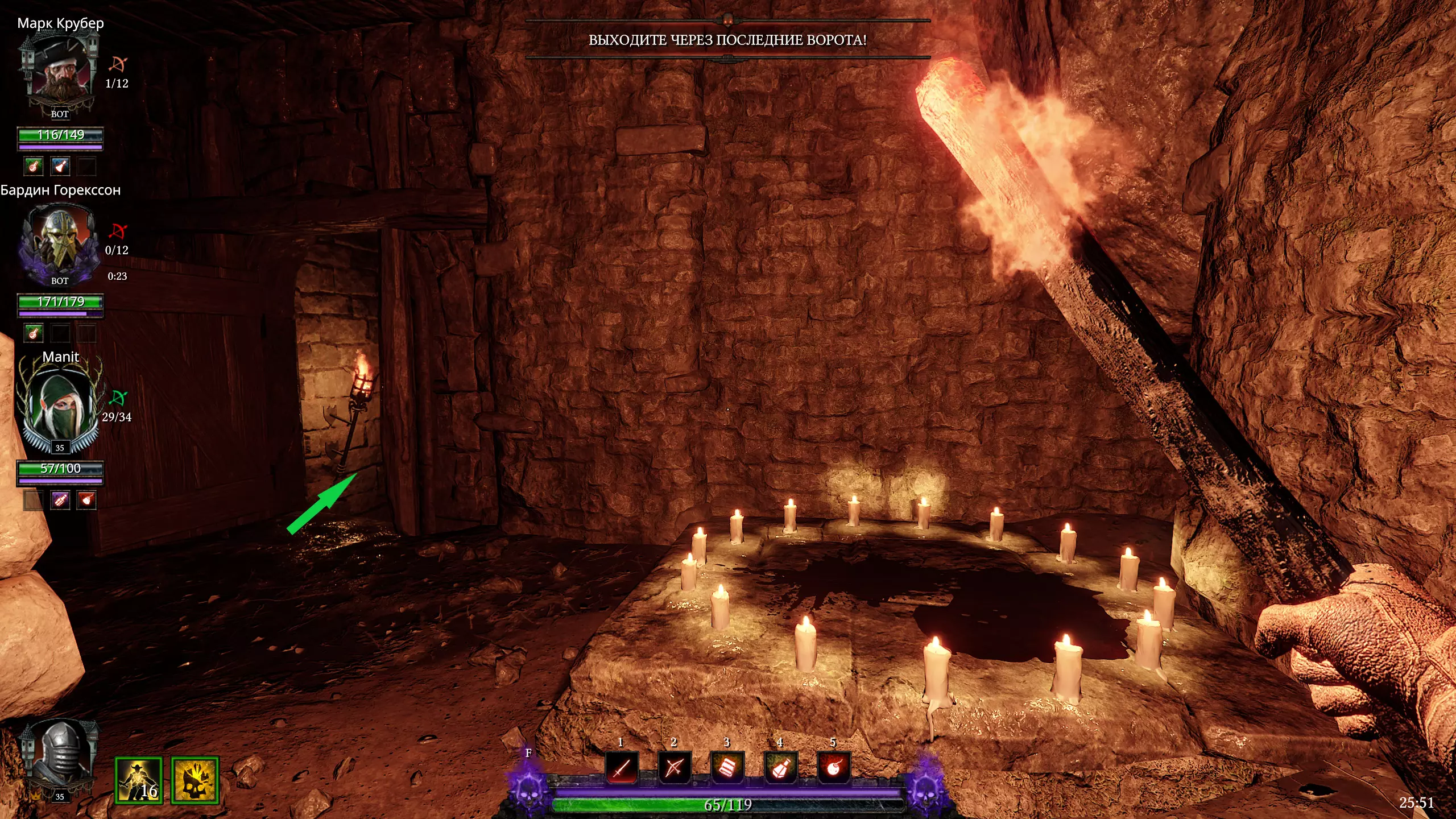The width and height of the screenshot is (1456, 819).
Task: Select the tome book slot
Action: pos(727,768)
